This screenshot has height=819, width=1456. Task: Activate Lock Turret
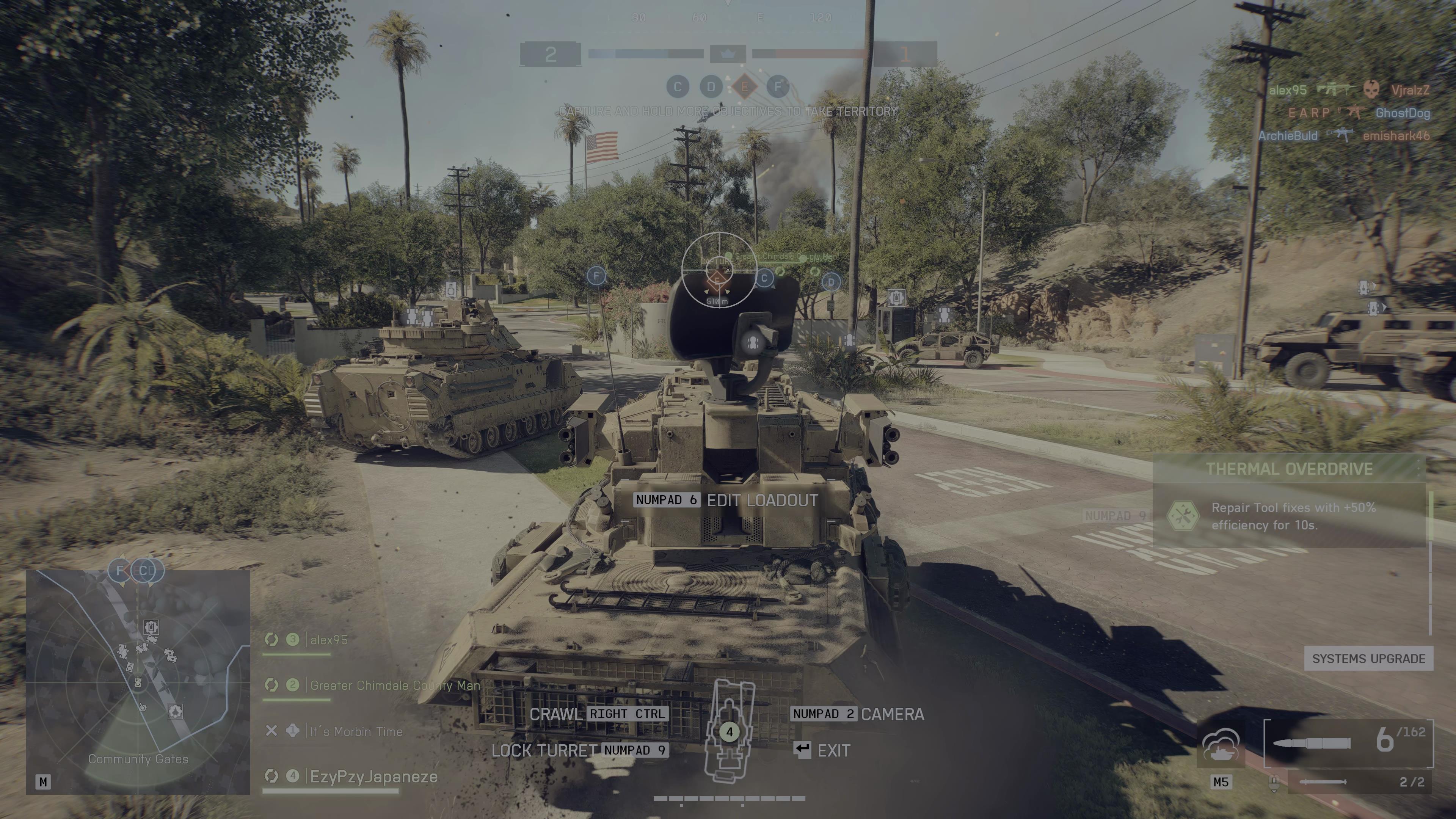coord(544,751)
